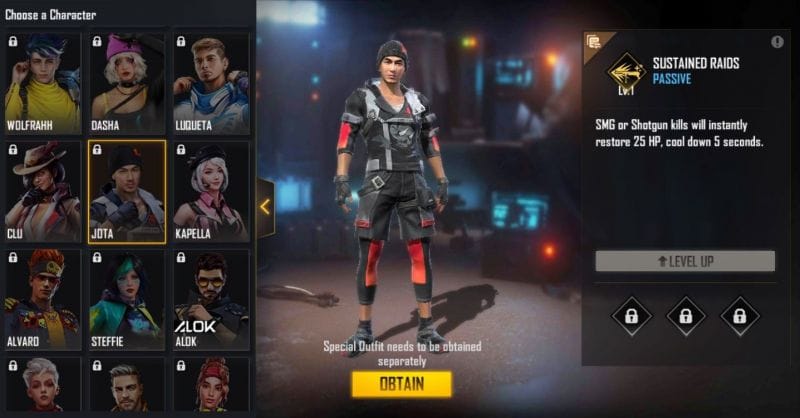Screen dimensions: 800x418
Task: Pick the Alvaro character tile
Action: click(44, 299)
